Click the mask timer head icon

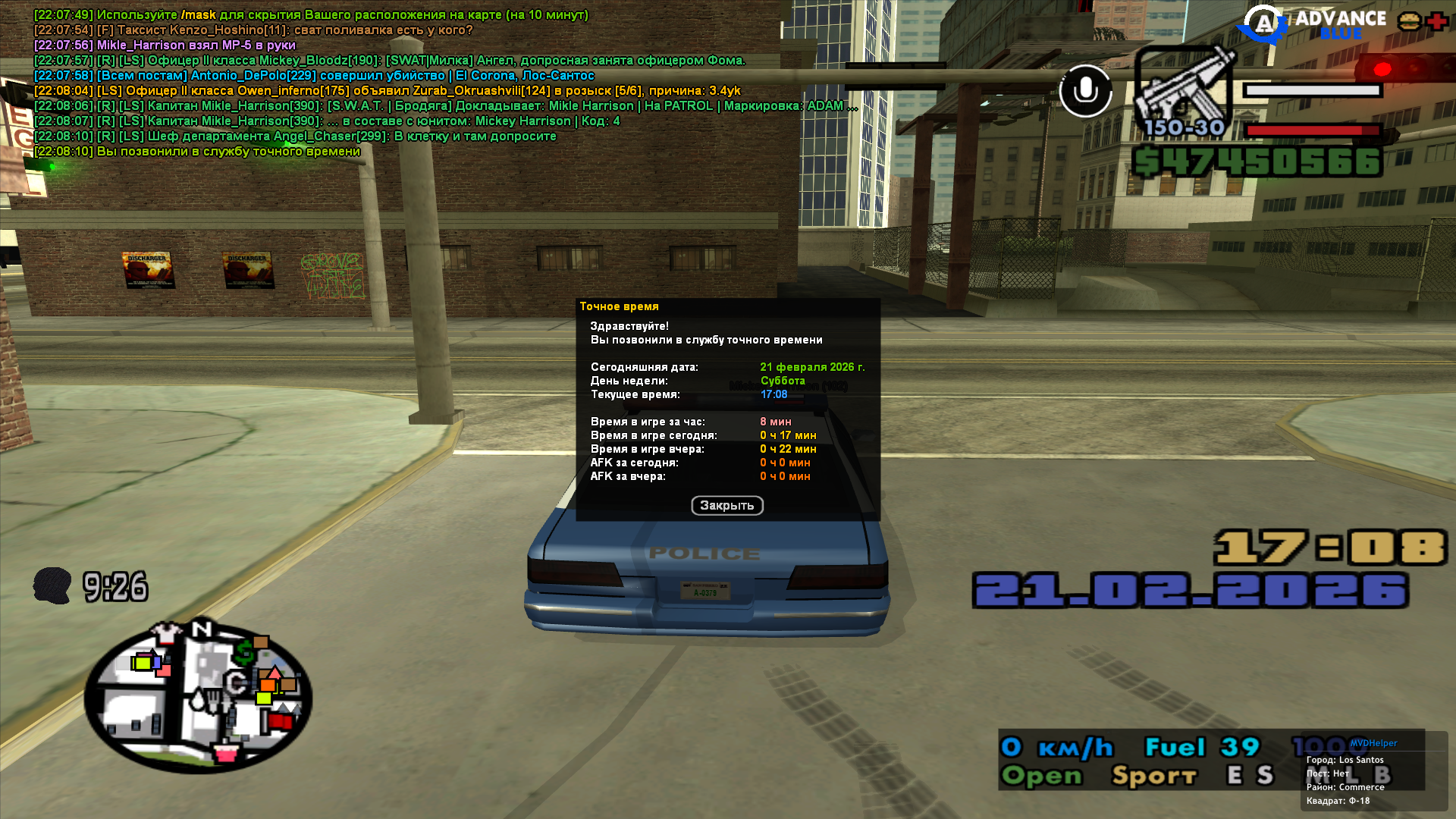click(x=52, y=586)
